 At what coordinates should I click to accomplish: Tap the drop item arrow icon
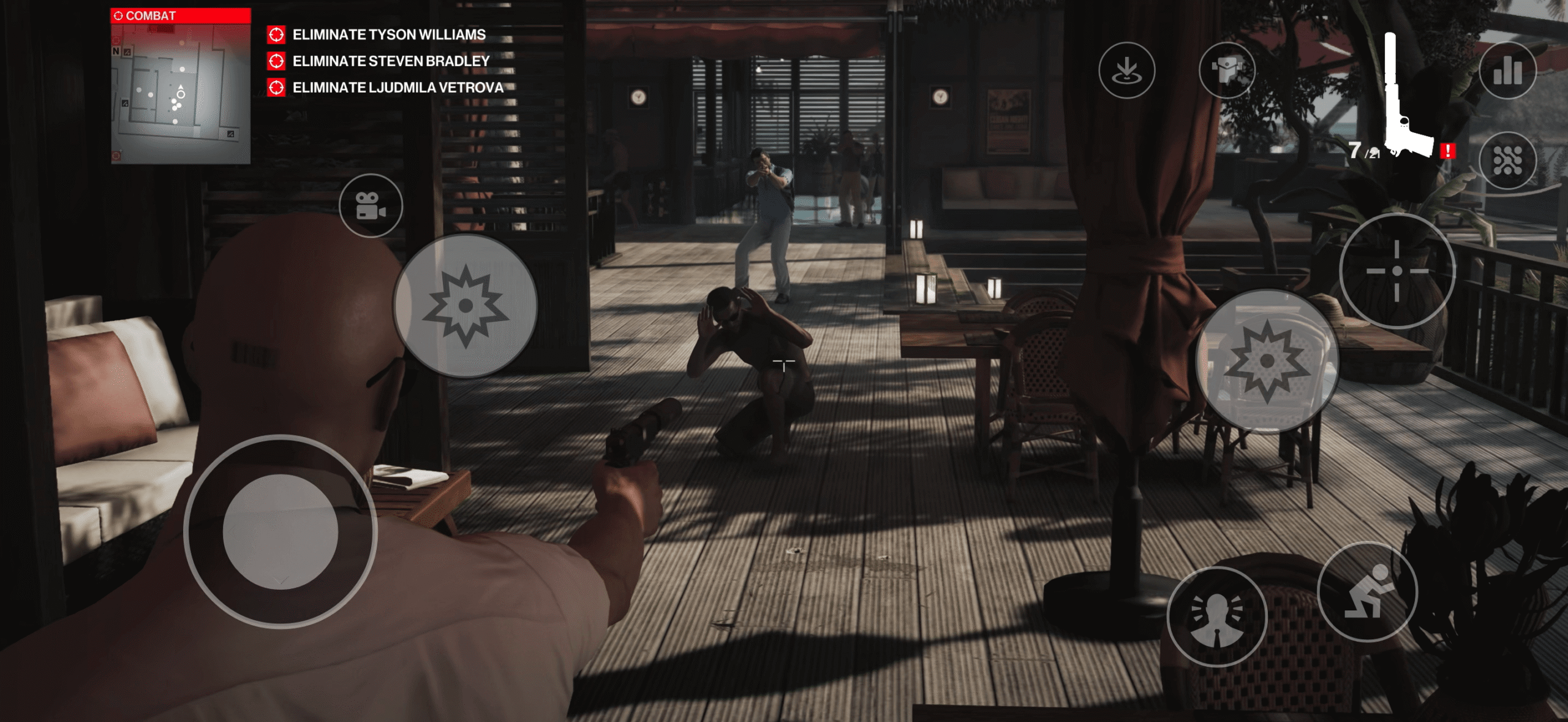(x=1126, y=70)
